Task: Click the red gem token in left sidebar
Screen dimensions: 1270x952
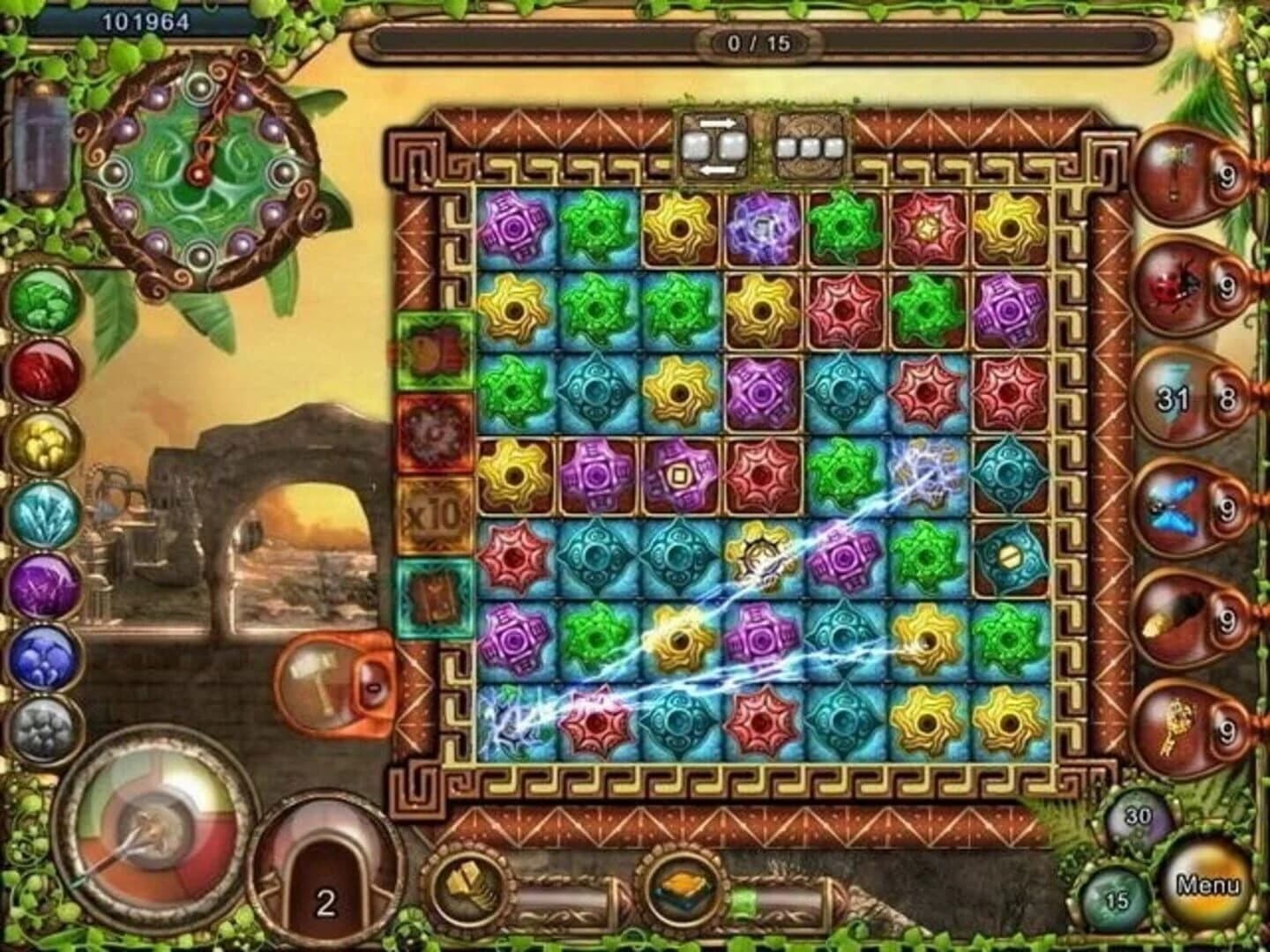Action: pyautogui.click(x=41, y=372)
